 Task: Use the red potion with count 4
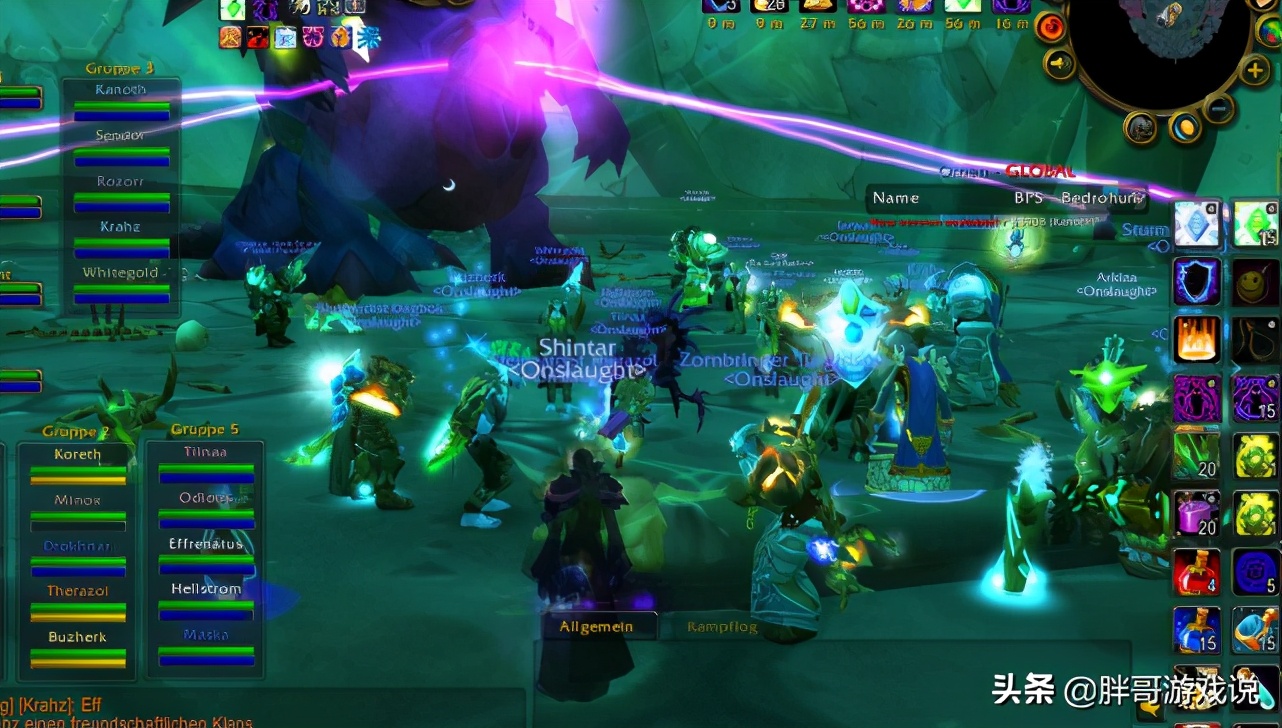(1197, 572)
